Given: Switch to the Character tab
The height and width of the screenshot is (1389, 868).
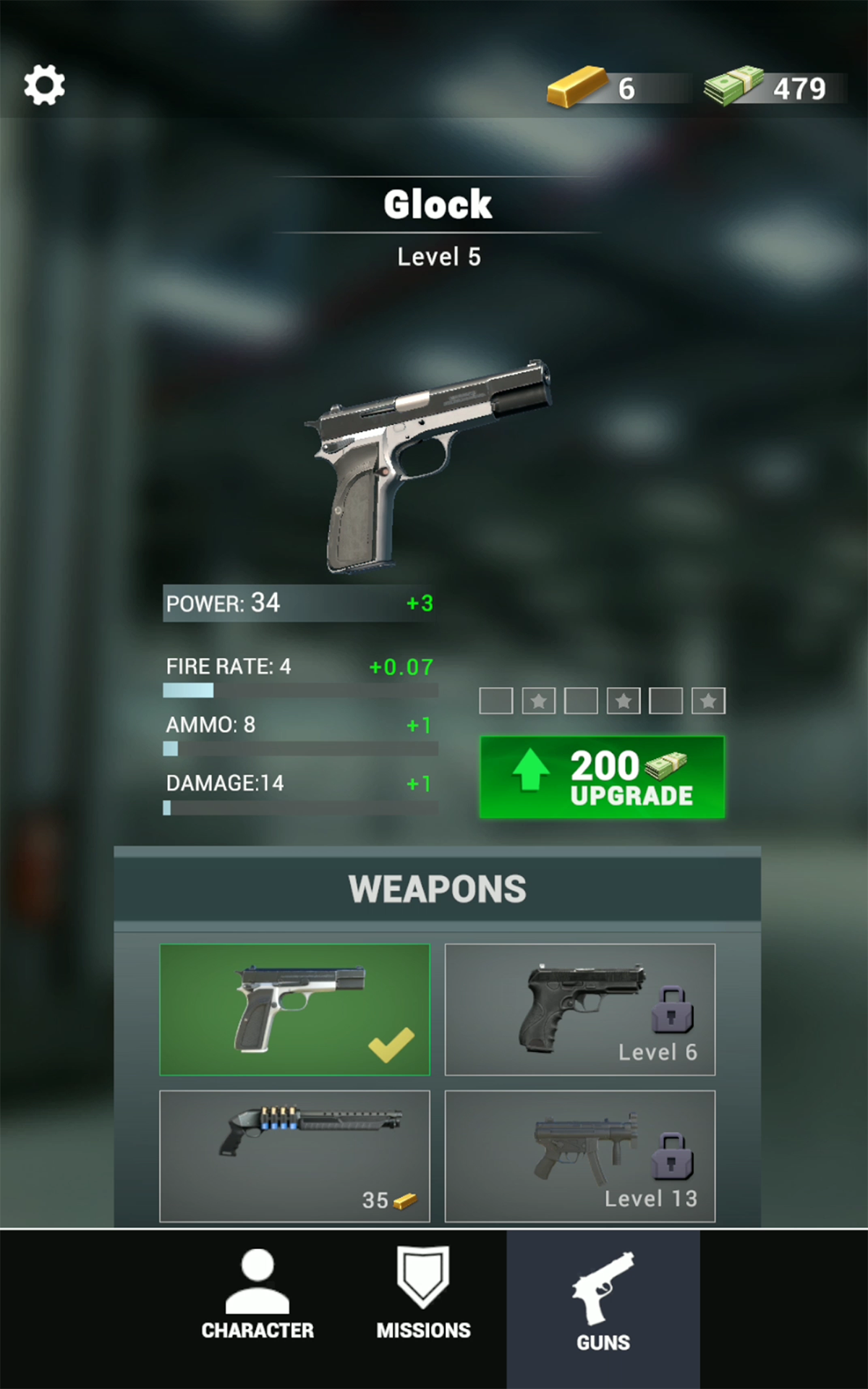Looking at the screenshot, I should 258,1296.
